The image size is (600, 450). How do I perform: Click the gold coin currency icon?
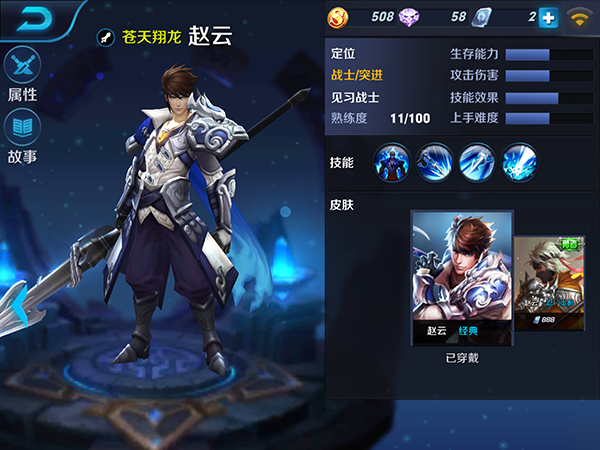(x=340, y=17)
